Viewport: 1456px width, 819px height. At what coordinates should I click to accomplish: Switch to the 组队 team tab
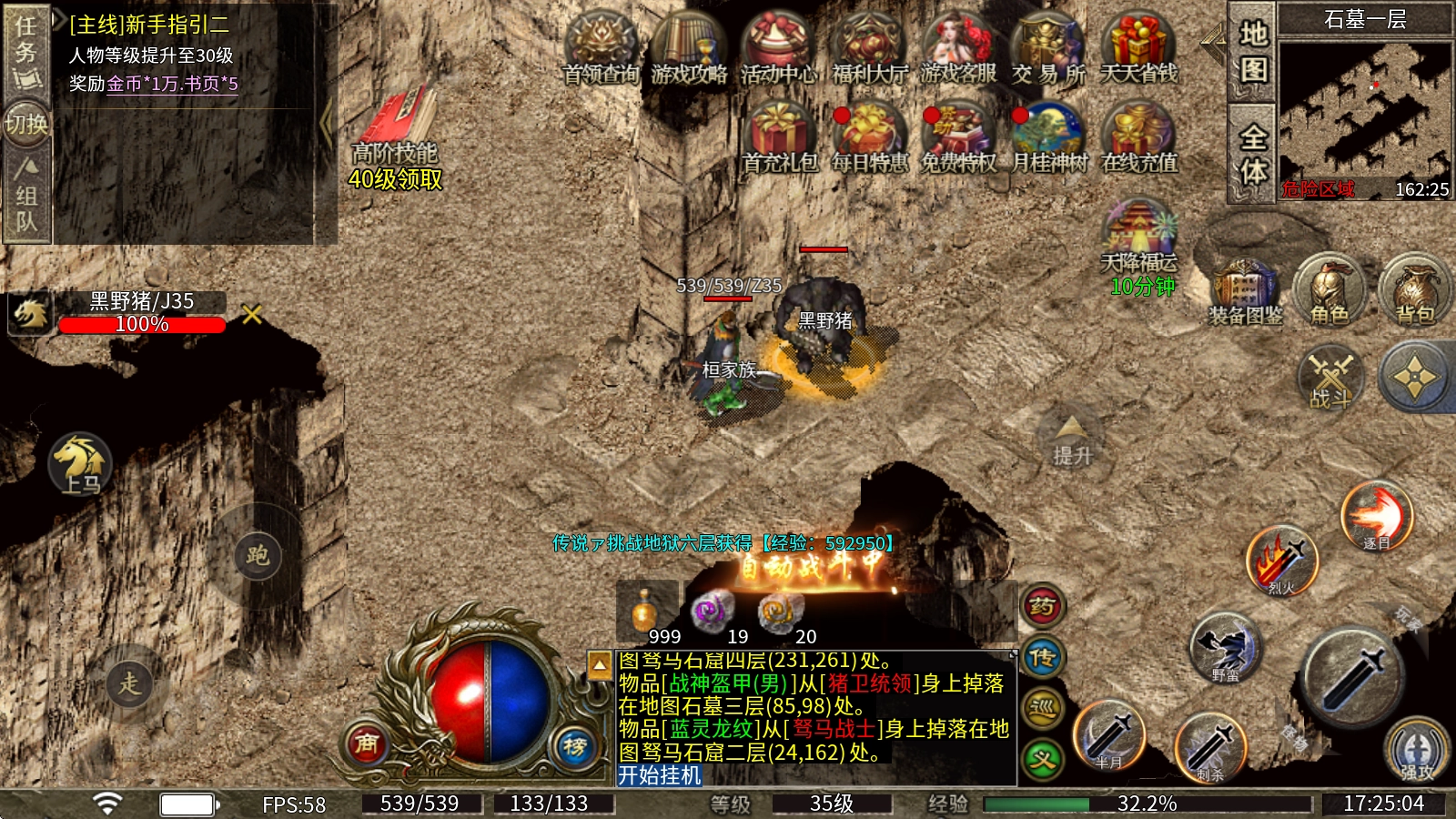[26, 196]
